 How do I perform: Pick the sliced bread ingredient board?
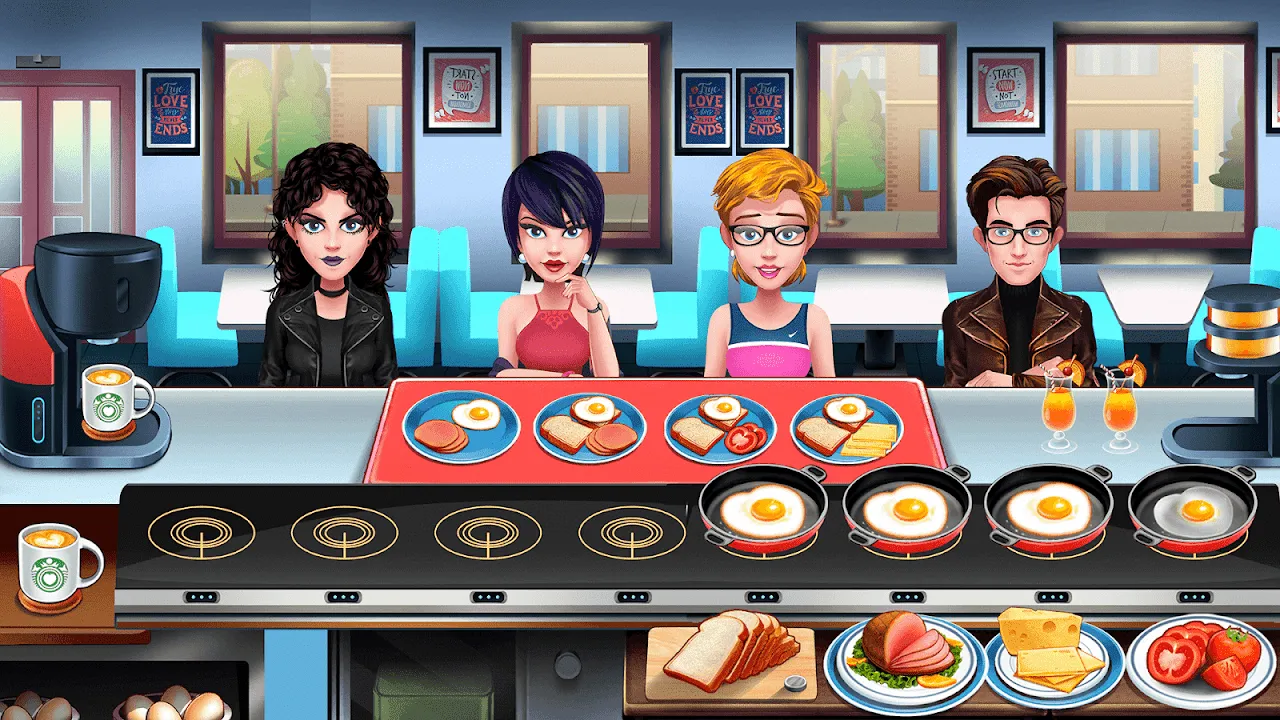pyautogui.click(x=730, y=655)
